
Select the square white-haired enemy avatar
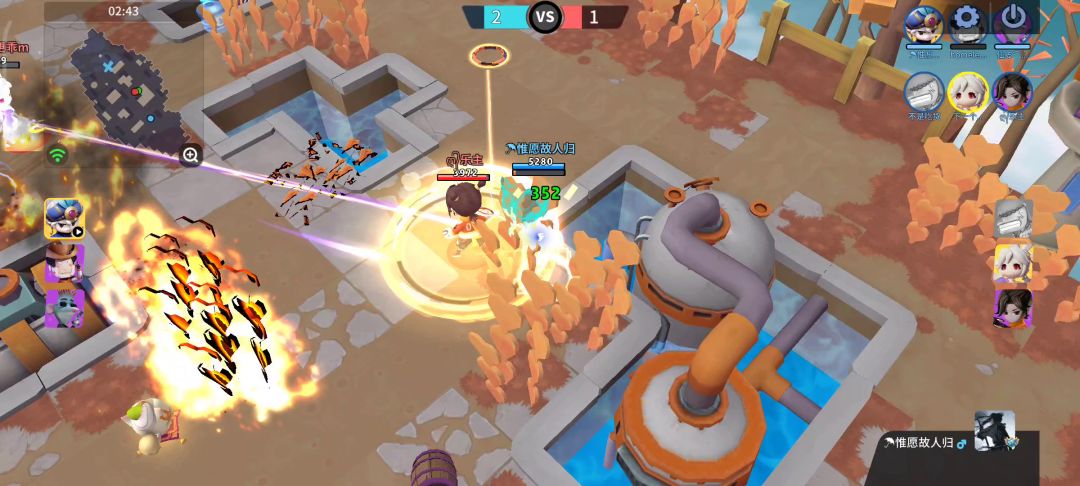pos(1012,263)
